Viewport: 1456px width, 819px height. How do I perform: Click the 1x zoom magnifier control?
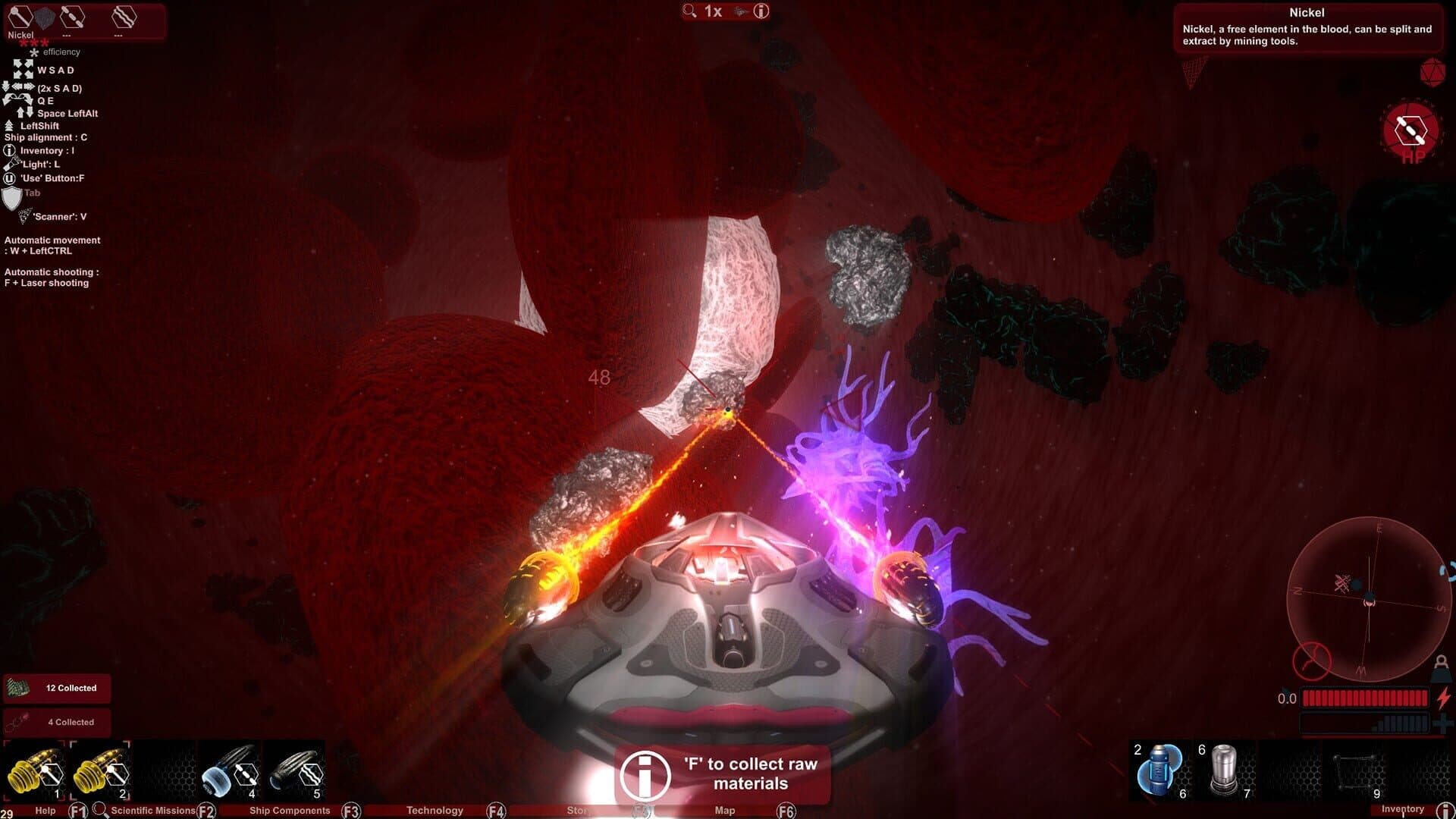[702, 11]
